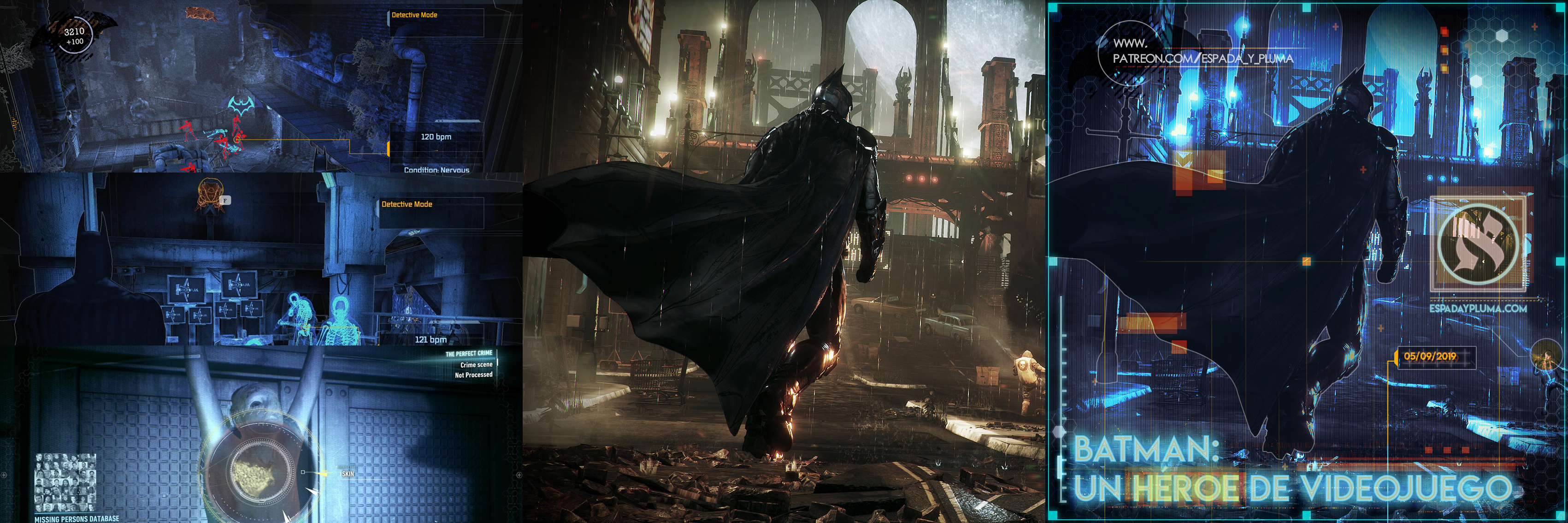Image resolution: width=1568 pixels, height=523 pixels.
Task: Open the patreon.com/espada_y_pluma link
Action: point(1202,59)
